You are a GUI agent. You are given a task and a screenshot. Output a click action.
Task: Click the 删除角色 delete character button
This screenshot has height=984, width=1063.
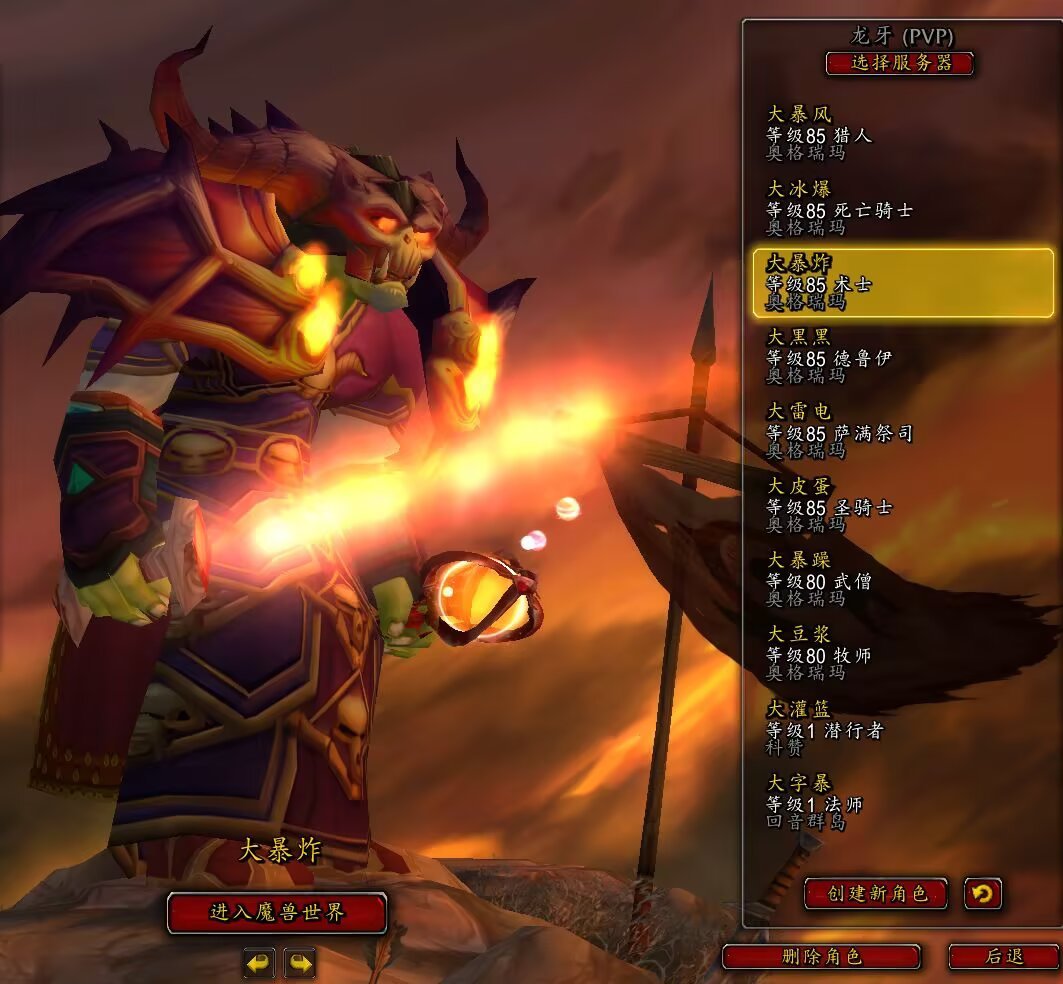click(821, 957)
